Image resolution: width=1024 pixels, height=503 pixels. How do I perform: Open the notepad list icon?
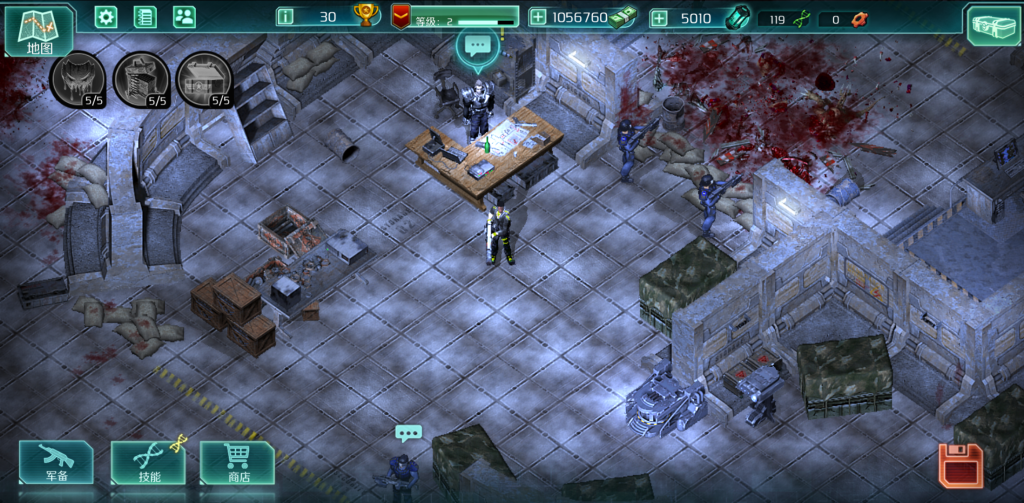click(x=145, y=16)
